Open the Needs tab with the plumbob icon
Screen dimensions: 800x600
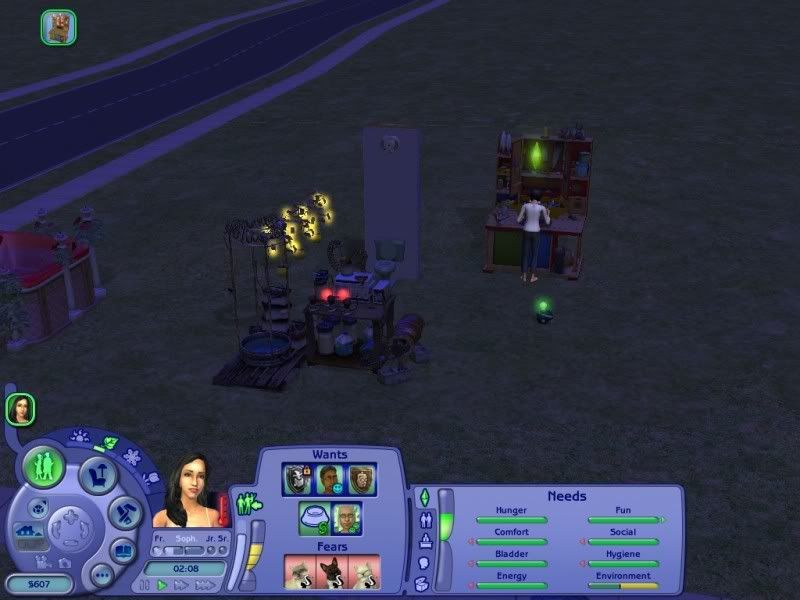pos(423,497)
